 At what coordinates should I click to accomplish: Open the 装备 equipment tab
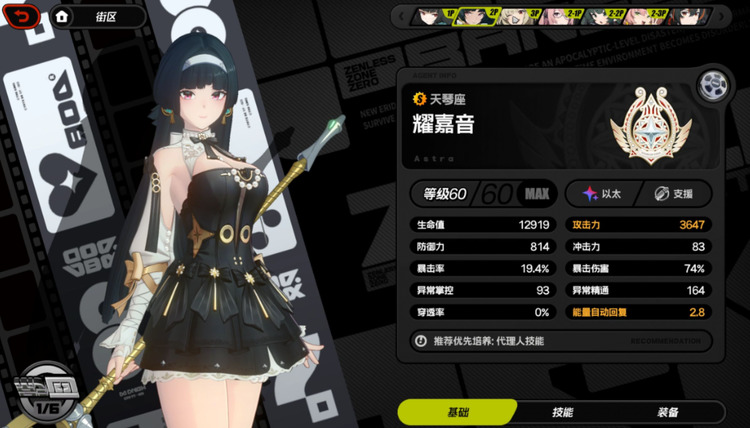point(668,412)
